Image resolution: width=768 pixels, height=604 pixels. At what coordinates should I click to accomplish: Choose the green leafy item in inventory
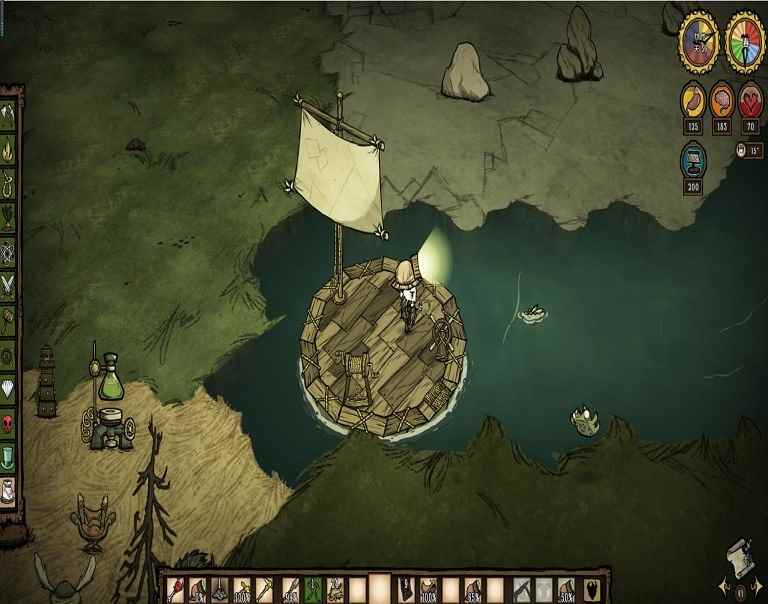tap(311, 590)
